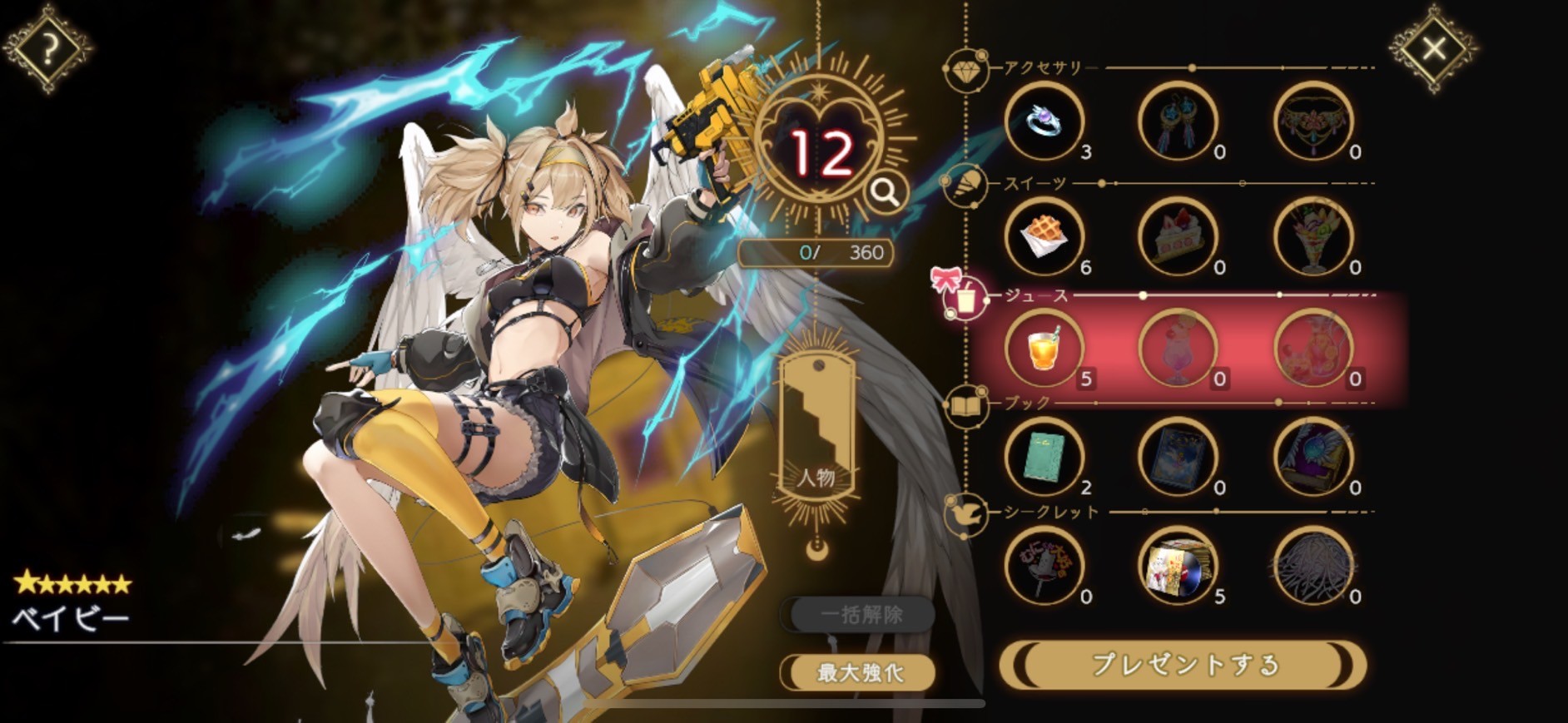Select the parfait sweets gift
The height and width of the screenshot is (723, 1568).
click(x=1312, y=237)
